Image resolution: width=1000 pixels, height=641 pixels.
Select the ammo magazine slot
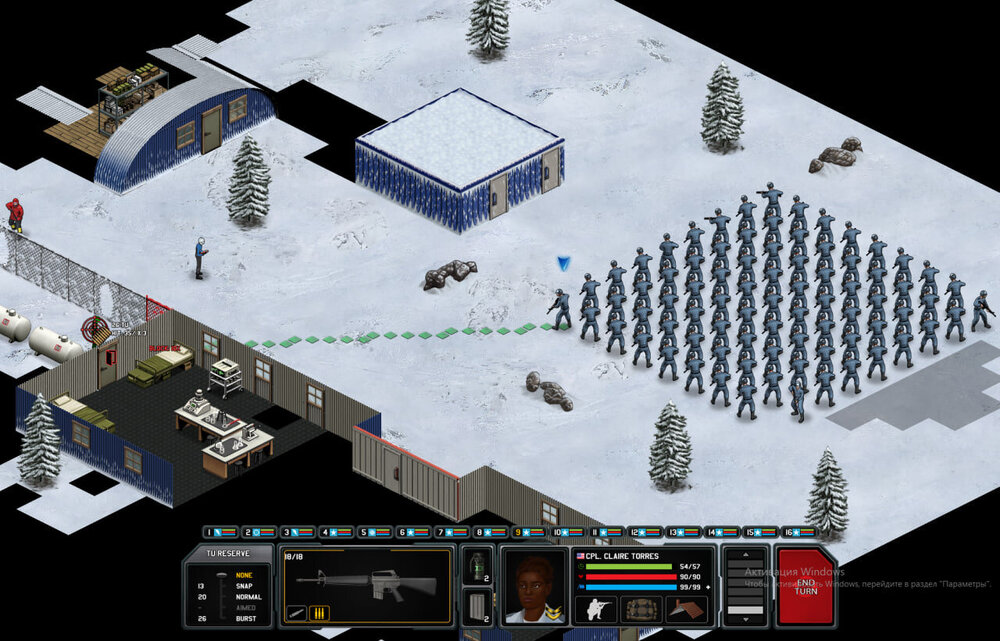[478, 606]
